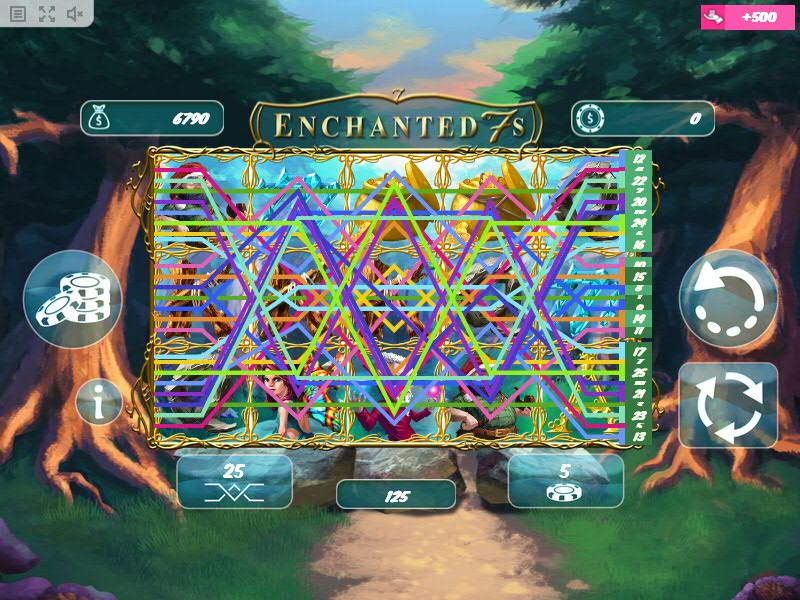Viewport: 800px width, 600px height.
Task: Show the info paytable
Action: pos(99,403)
